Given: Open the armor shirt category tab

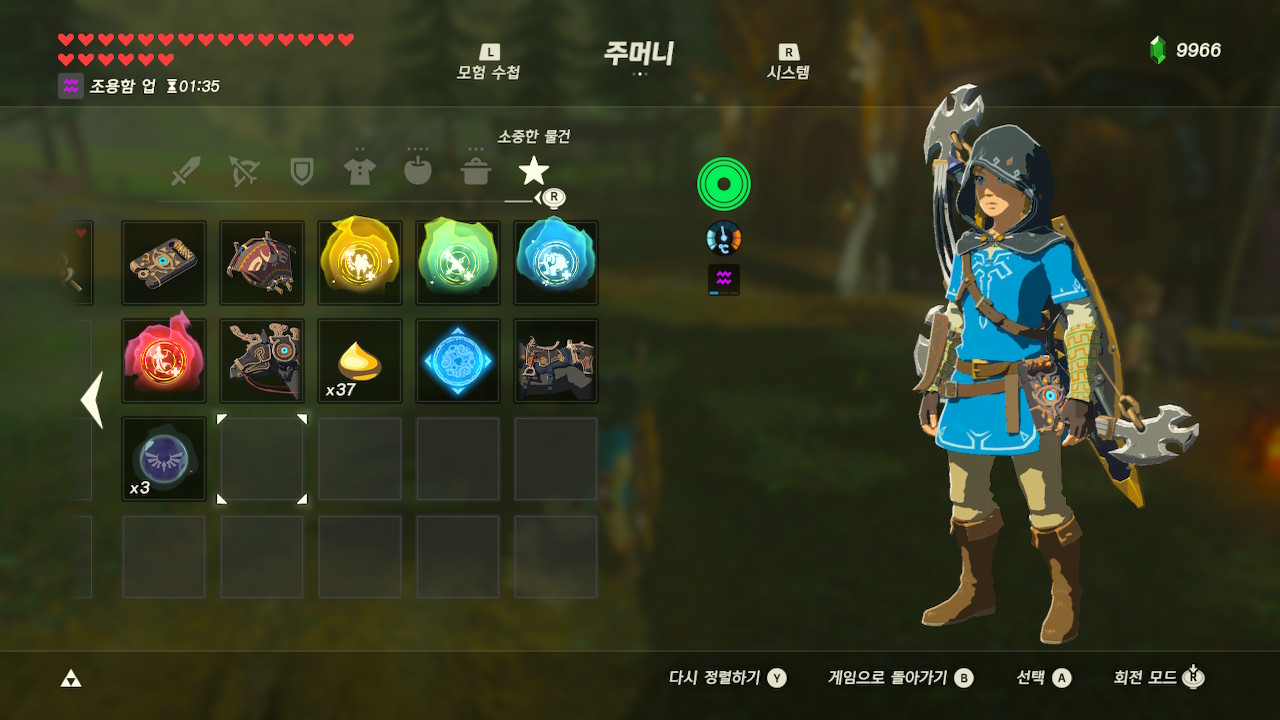Looking at the screenshot, I should click(359, 171).
